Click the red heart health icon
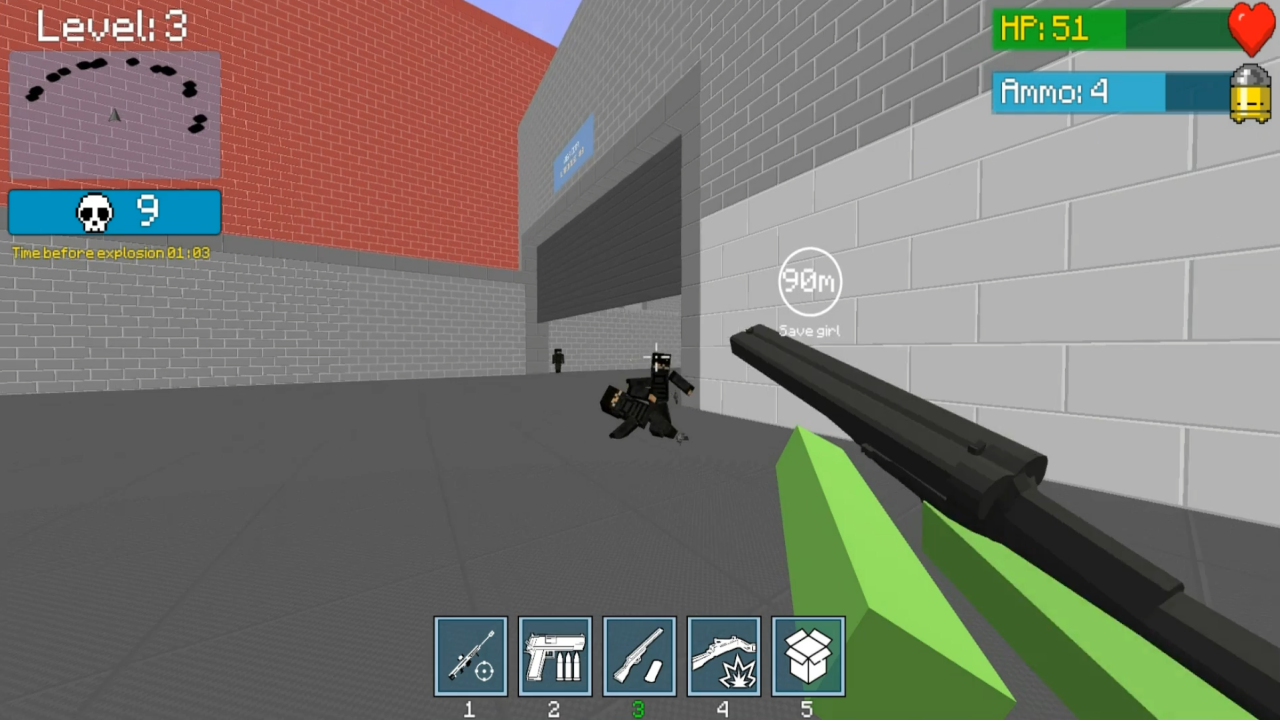The image size is (1280, 720). pyautogui.click(x=1251, y=25)
